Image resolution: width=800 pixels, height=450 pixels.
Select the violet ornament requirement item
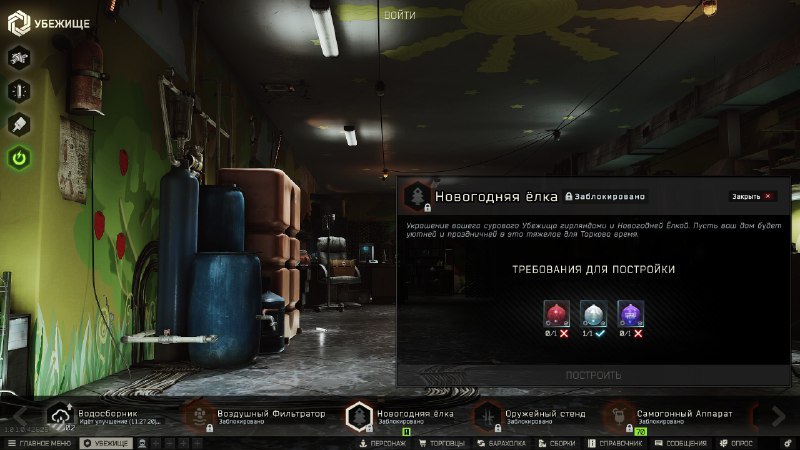click(631, 313)
